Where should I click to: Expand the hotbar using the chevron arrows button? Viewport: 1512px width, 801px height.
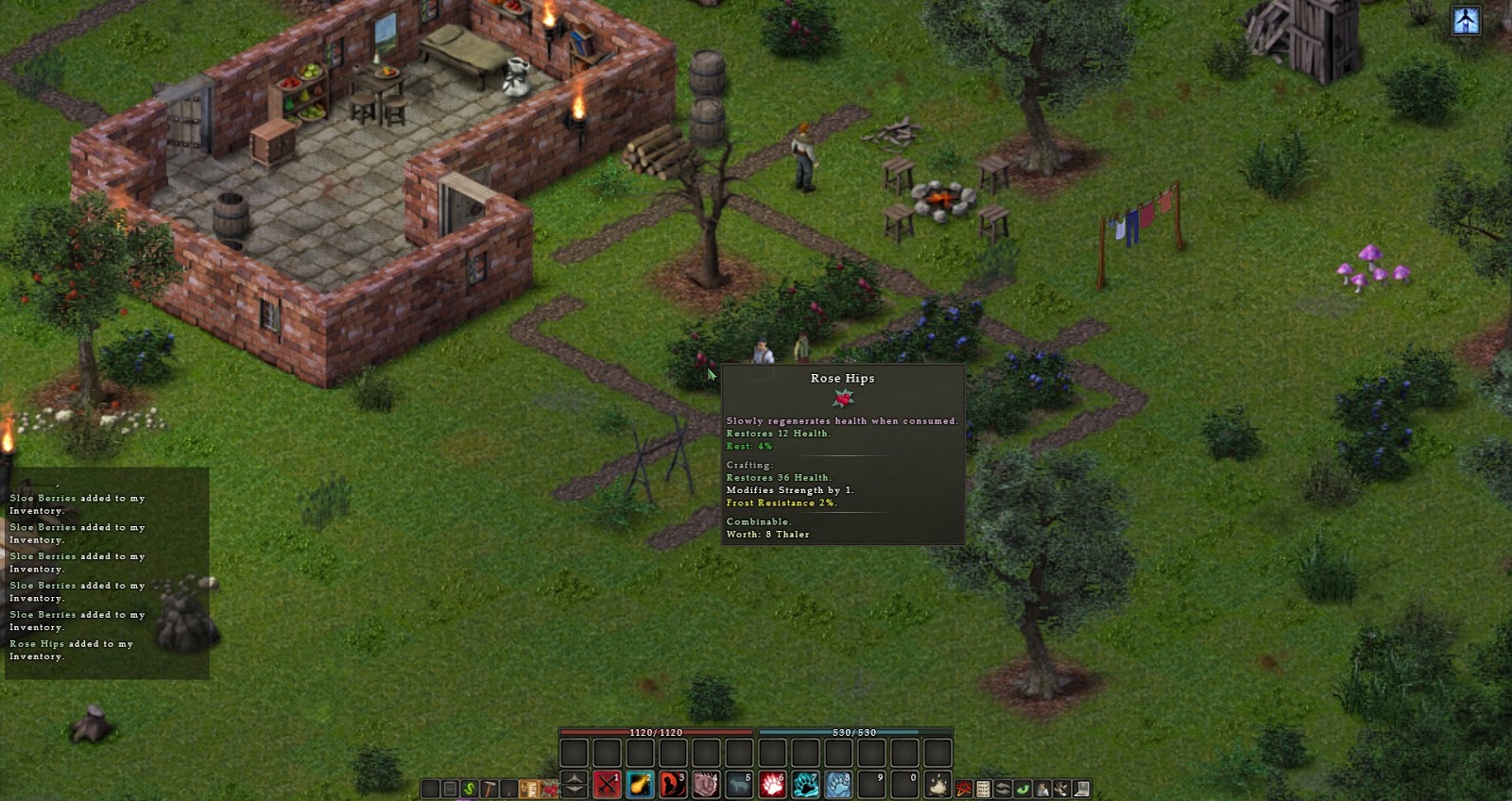(x=575, y=786)
